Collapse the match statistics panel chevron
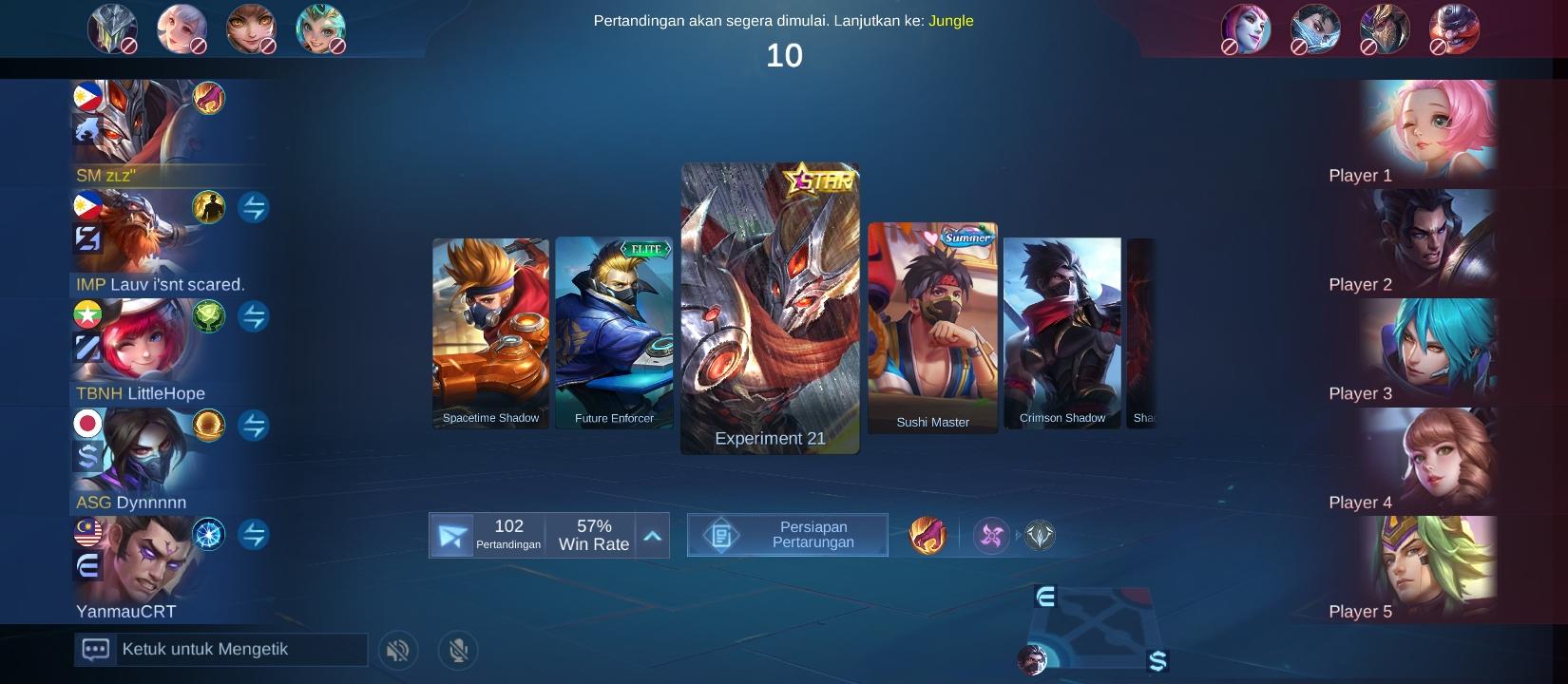Screen dimensions: 1568x684 pyautogui.click(x=652, y=535)
